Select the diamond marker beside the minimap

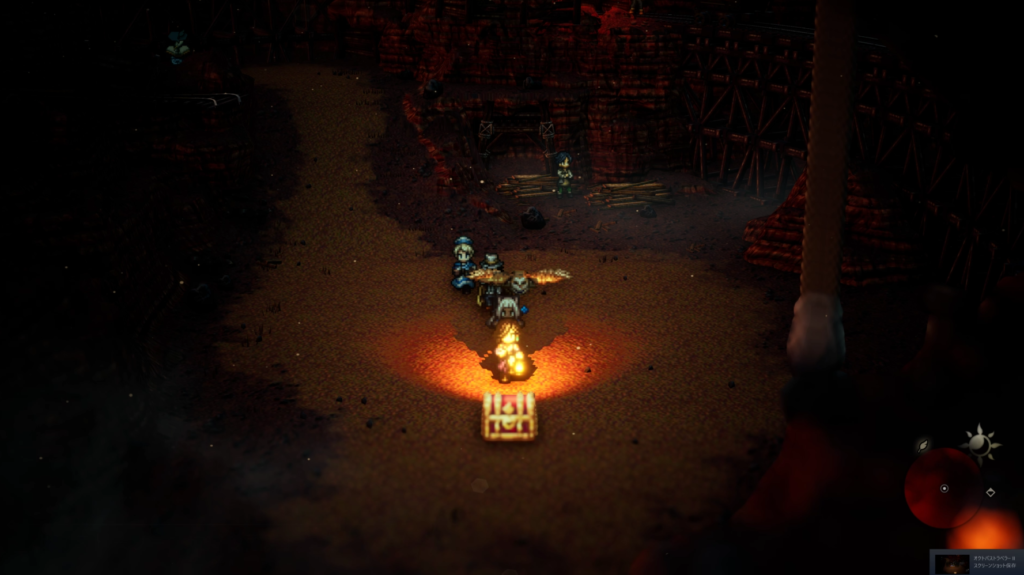990,492
